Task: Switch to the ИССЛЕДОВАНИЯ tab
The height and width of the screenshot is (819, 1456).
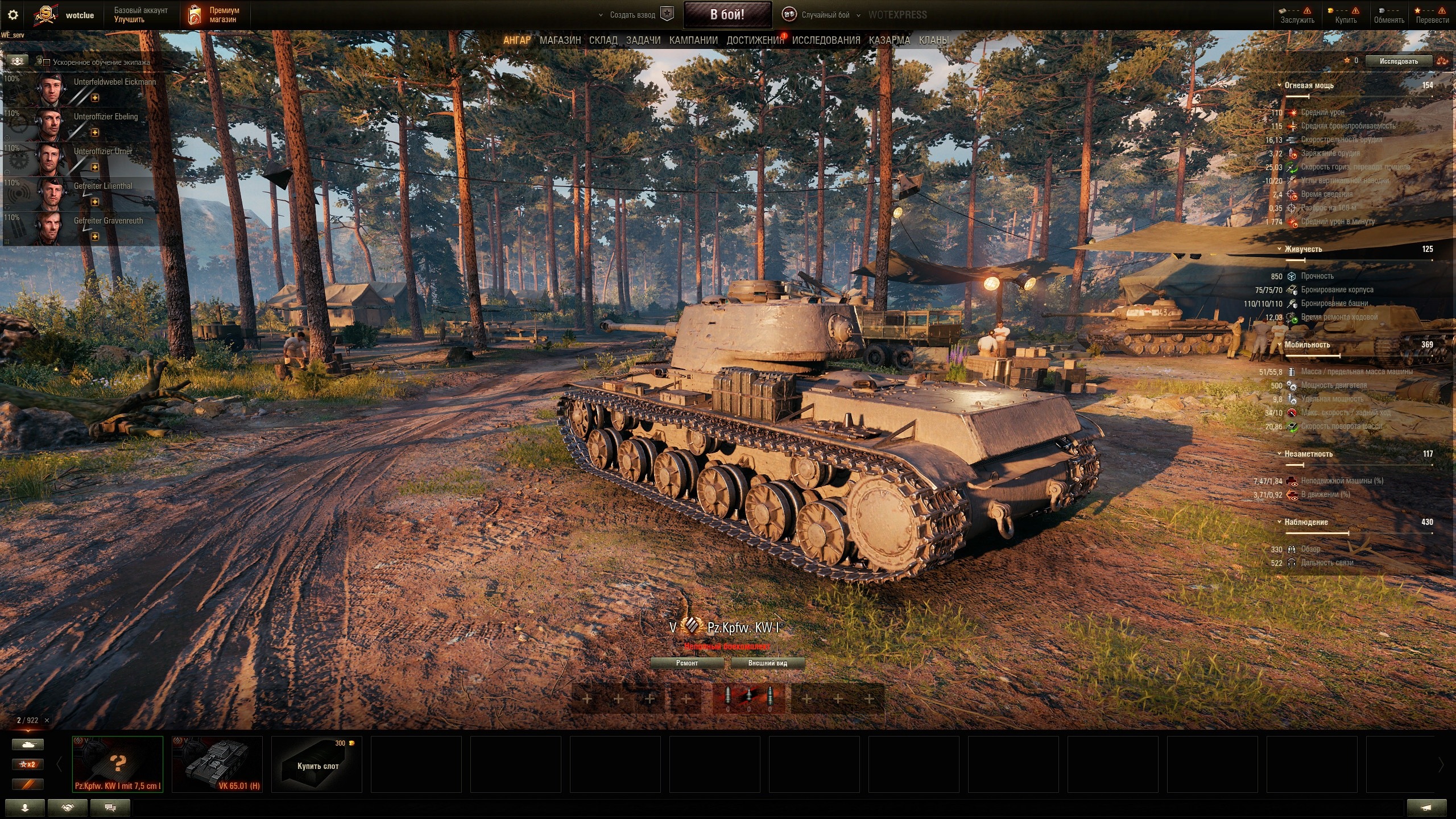Action: [x=826, y=40]
